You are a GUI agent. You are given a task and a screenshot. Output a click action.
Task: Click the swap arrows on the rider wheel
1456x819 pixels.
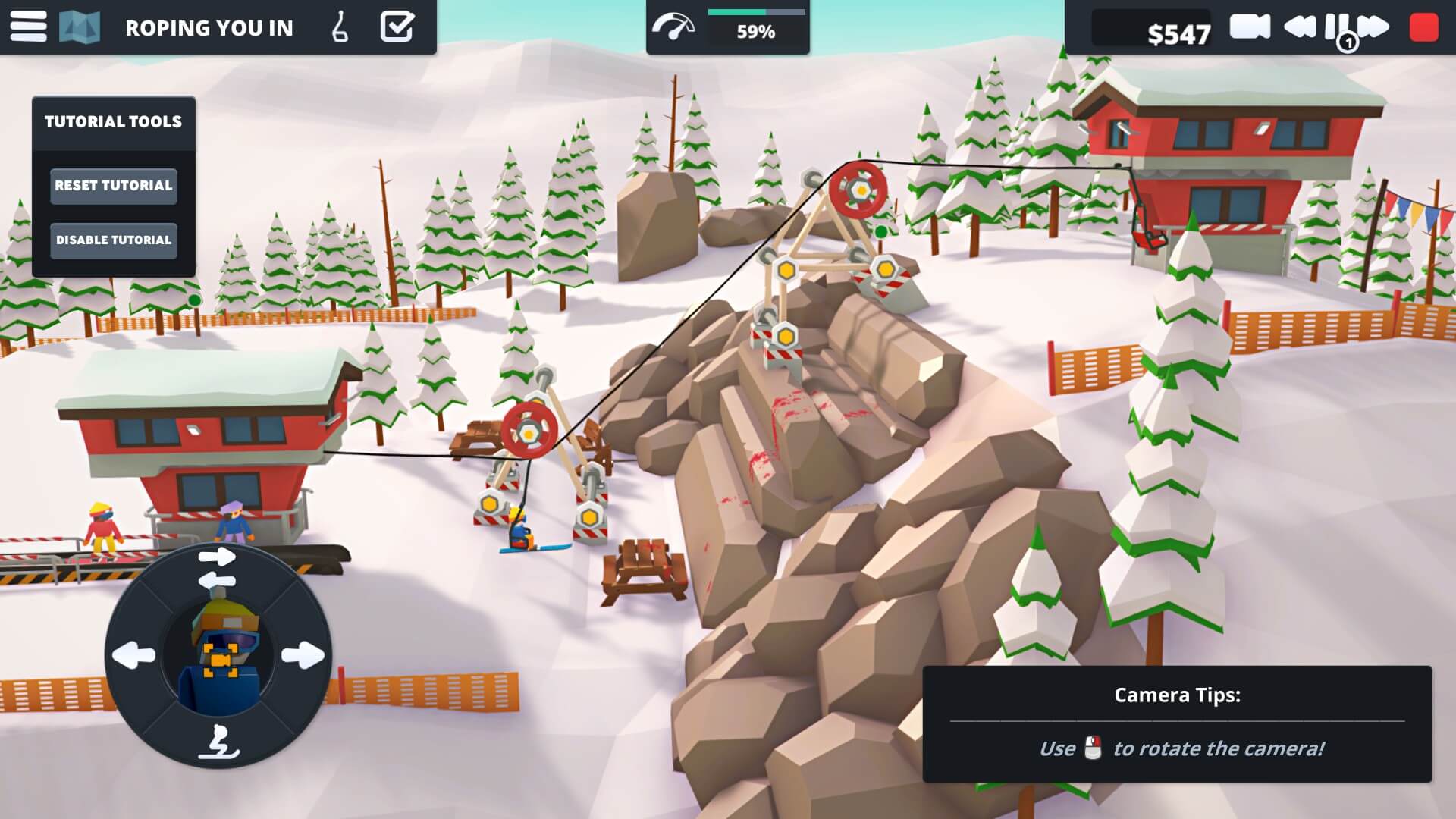(217, 569)
